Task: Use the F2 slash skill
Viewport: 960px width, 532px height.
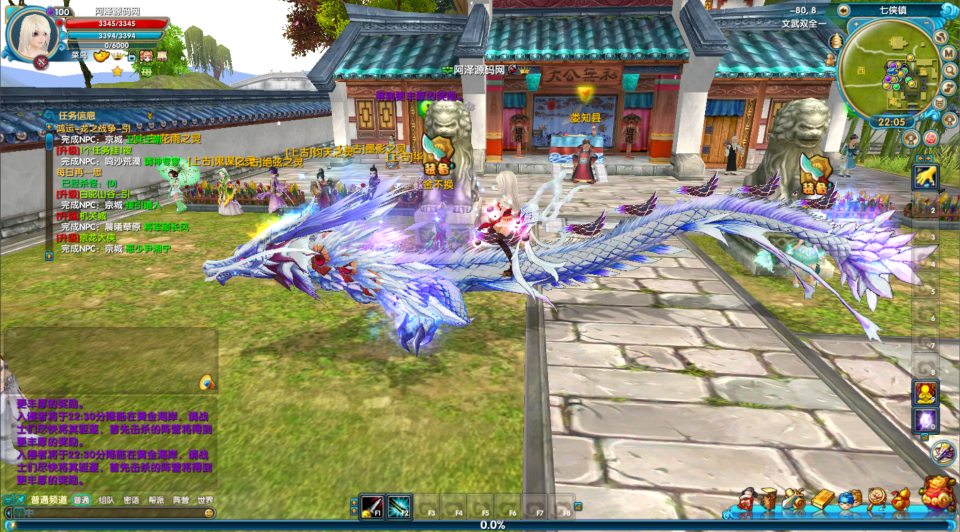Action: [x=399, y=505]
